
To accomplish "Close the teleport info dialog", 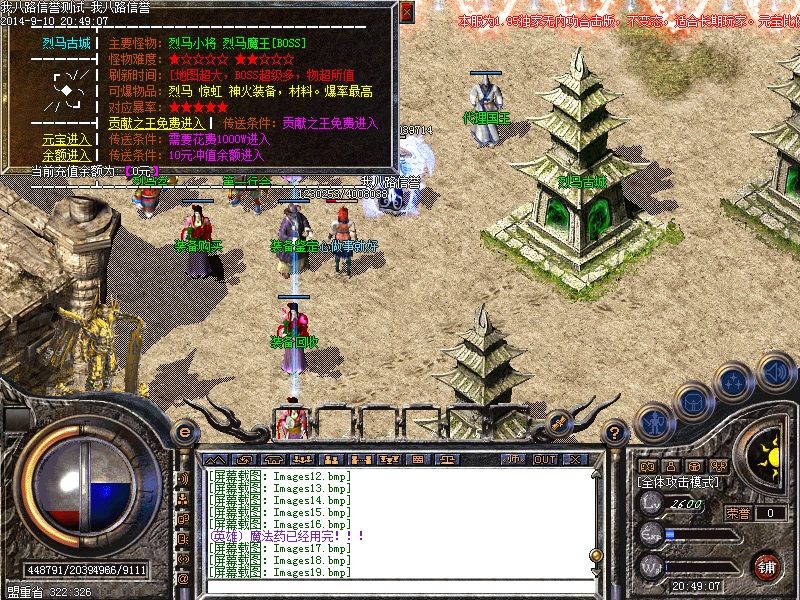I will coord(406,11).
